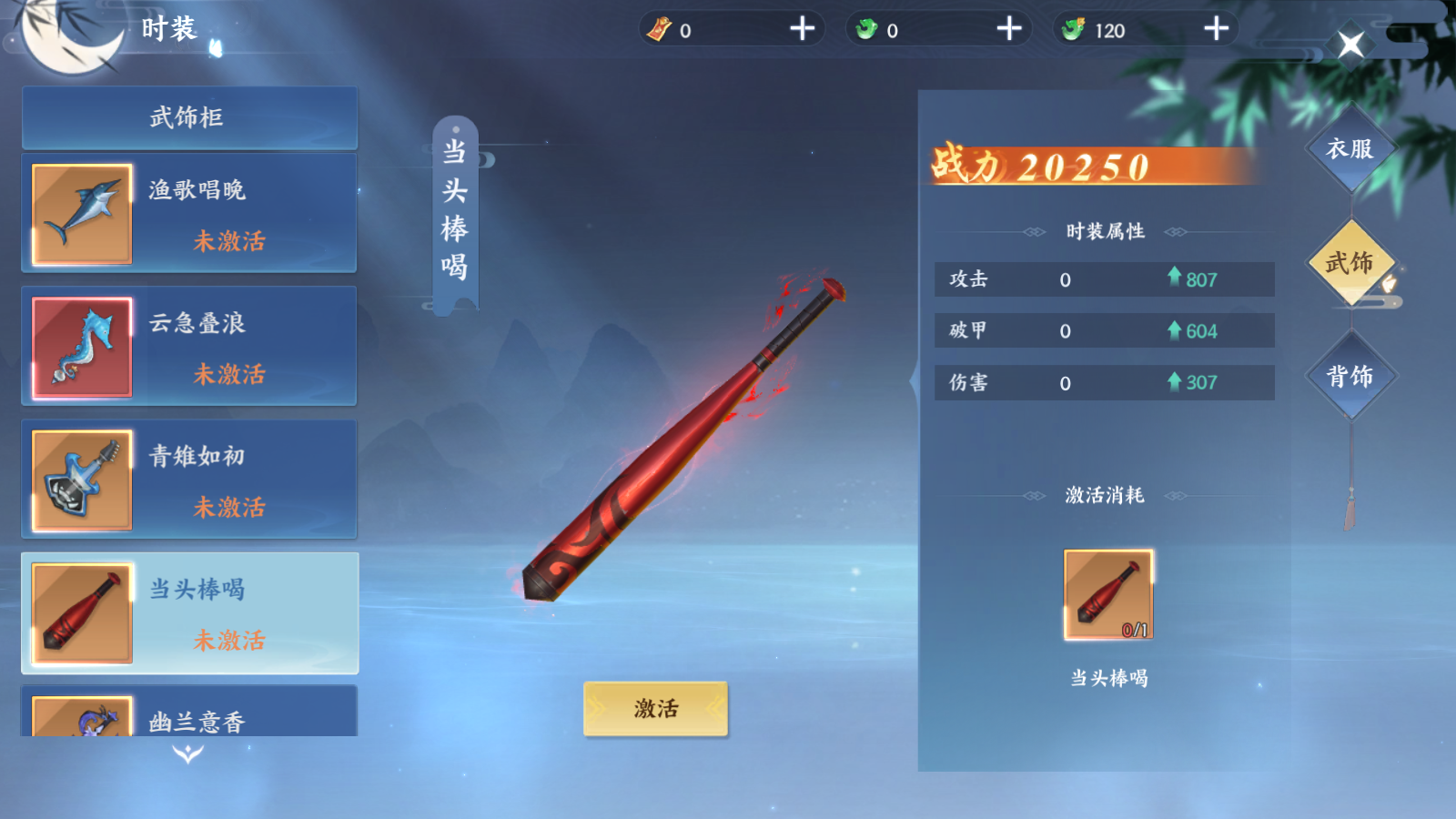This screenshot has height=819, width=1456.
Task: Close the 时装 fashion screen
Action: pyautogui.click(x=1350, y=44)
